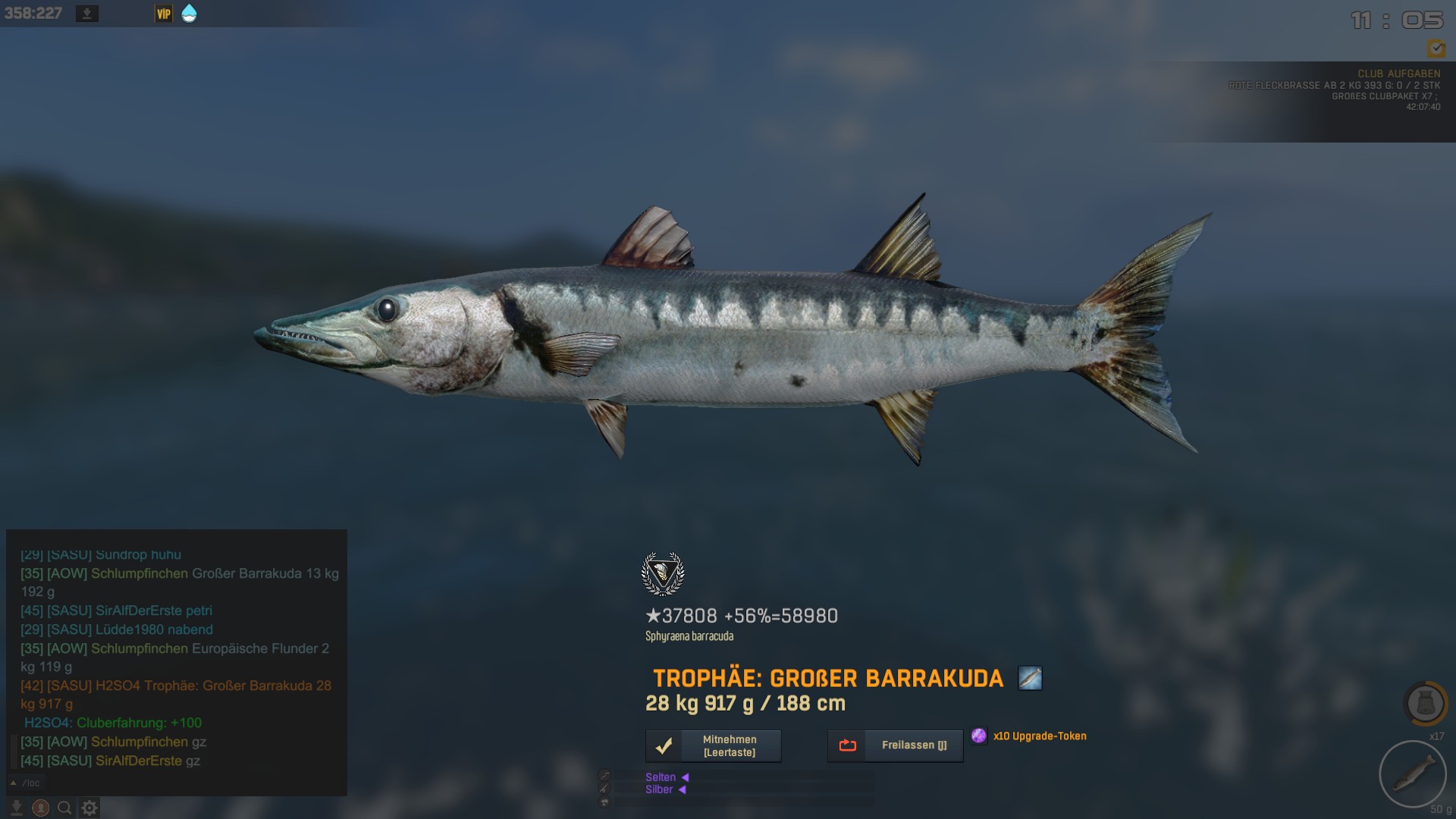
Task: Click the download arrow icon below the chat
Action: click(x=17, y=808)
